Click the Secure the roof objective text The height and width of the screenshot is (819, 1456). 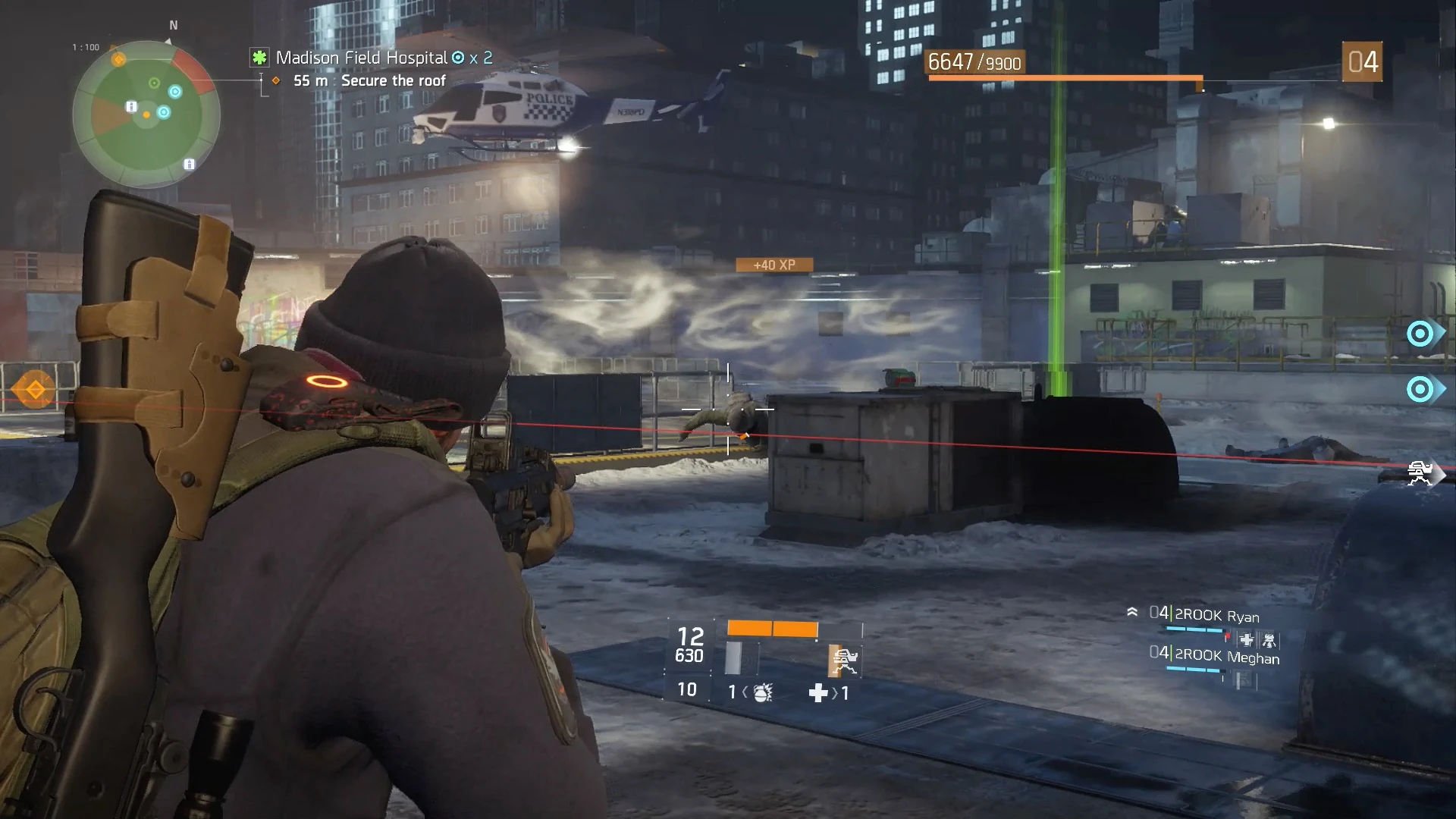(x=394, y=80)
